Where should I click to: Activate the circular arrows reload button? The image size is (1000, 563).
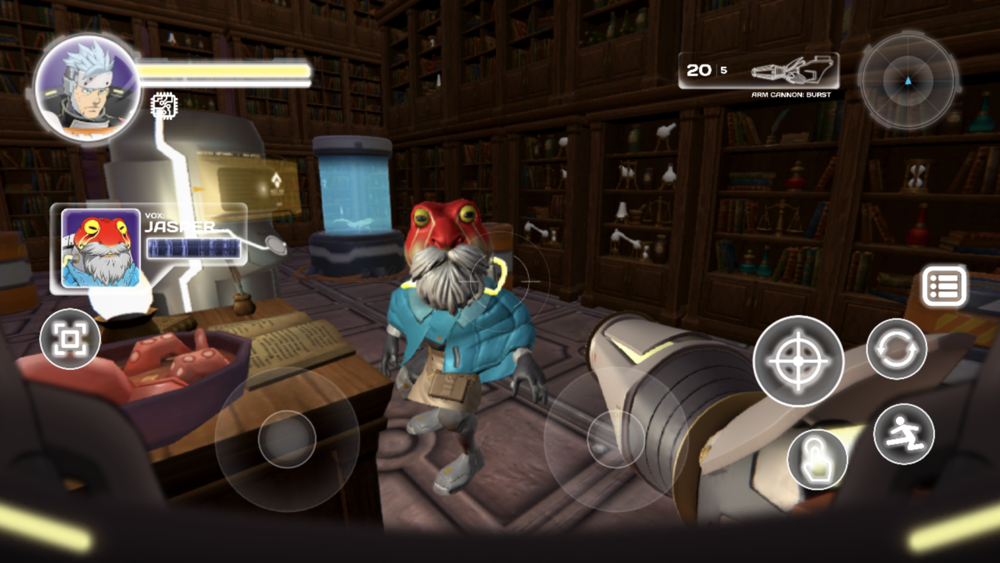coord(896,348)
